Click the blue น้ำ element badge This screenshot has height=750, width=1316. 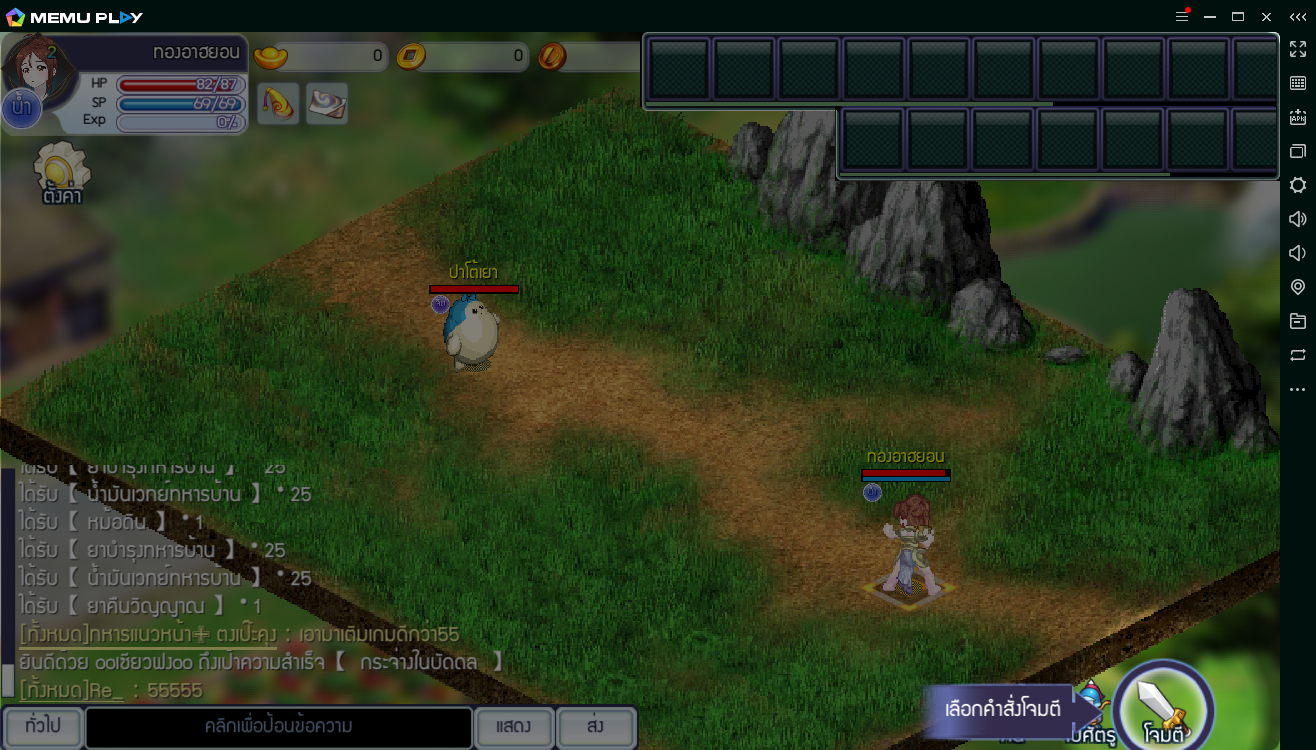[x=21, y=109]
